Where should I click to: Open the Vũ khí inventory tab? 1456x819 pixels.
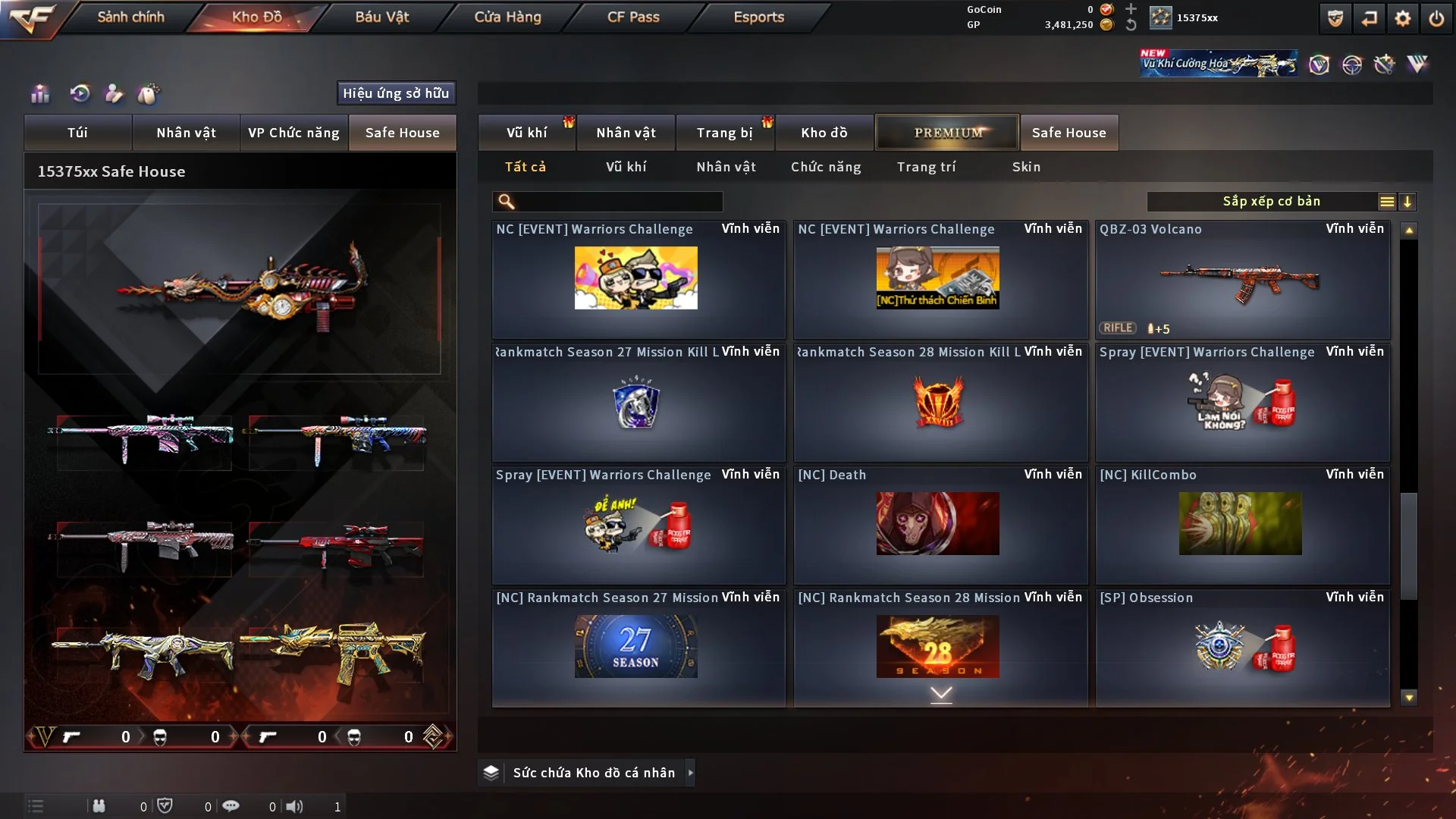point(526,133)
